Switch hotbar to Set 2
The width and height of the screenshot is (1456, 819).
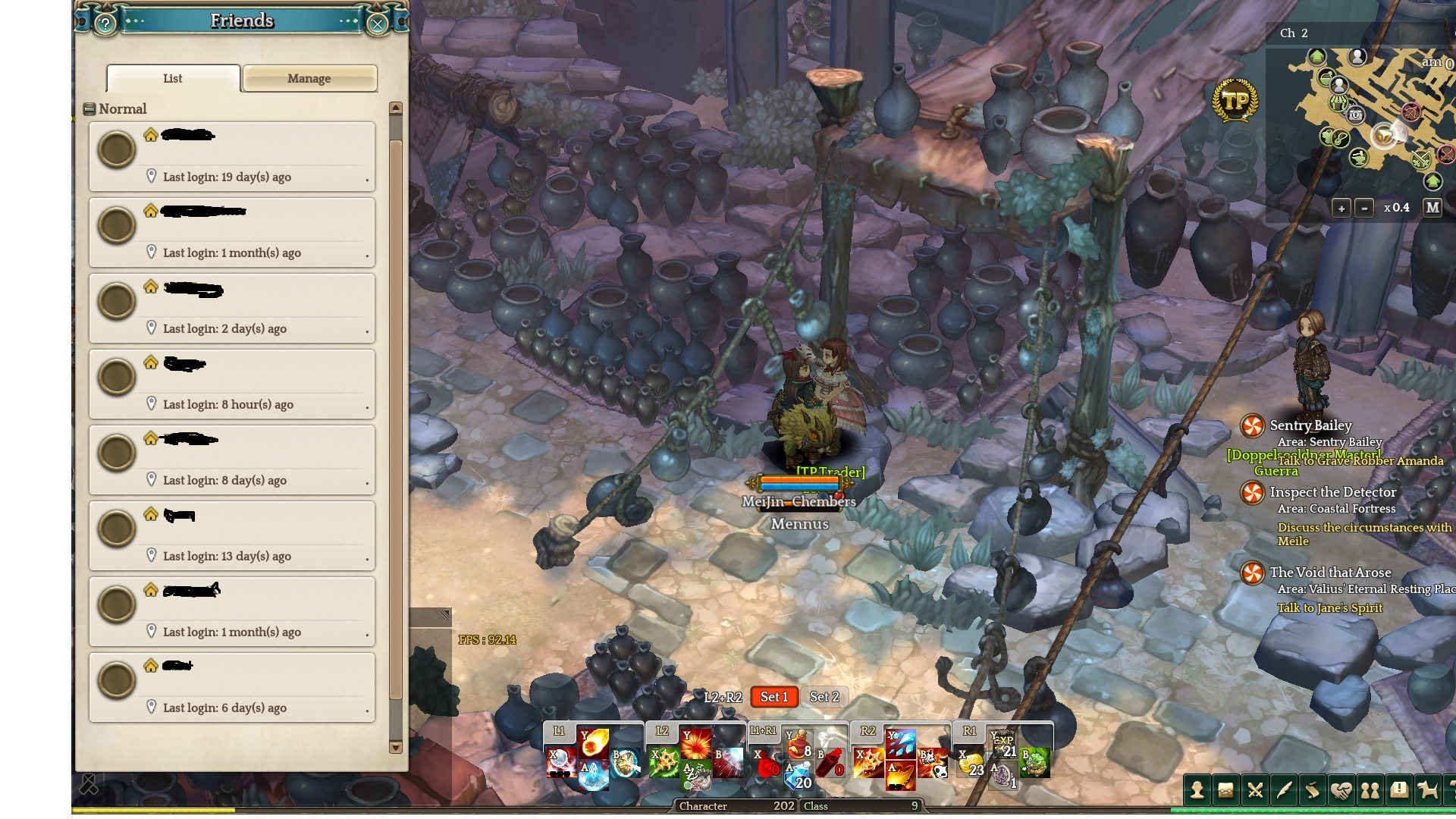point(824,697)
